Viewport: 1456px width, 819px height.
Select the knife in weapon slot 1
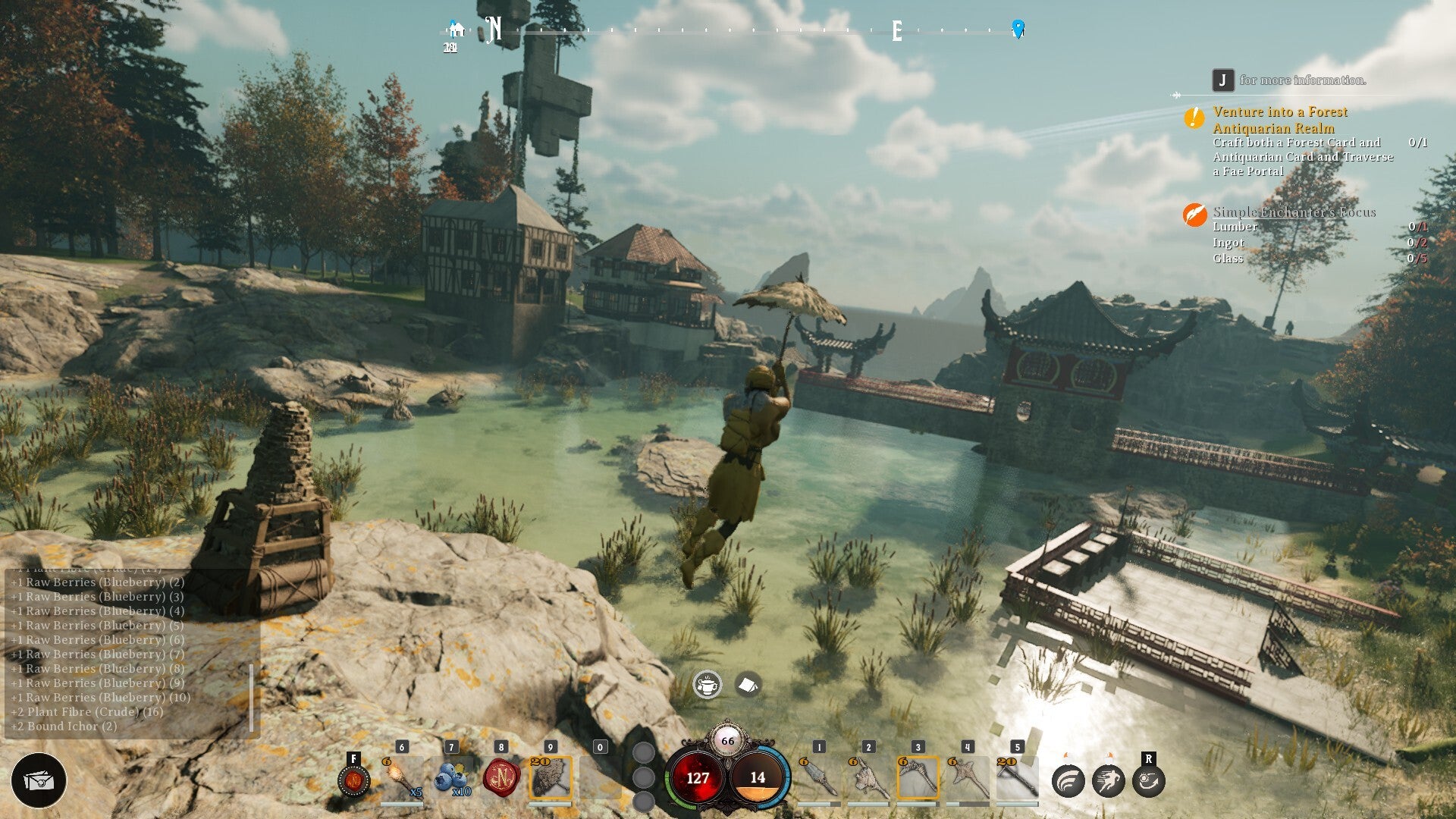click(x=818, y=779)
